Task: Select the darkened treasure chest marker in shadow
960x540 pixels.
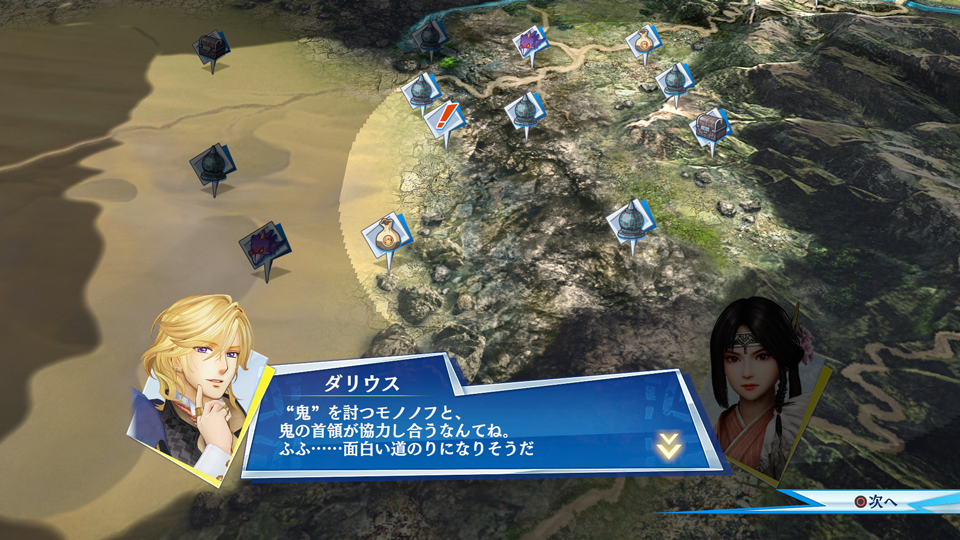Action: 211,46
